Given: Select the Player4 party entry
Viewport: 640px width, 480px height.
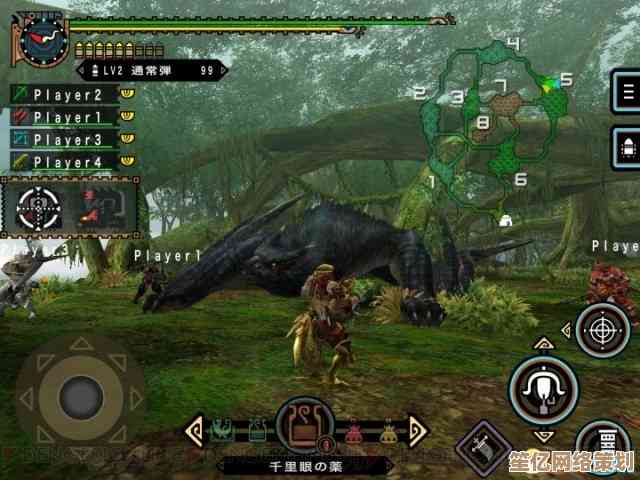Looking at the screenshot, I should [68, 161].
